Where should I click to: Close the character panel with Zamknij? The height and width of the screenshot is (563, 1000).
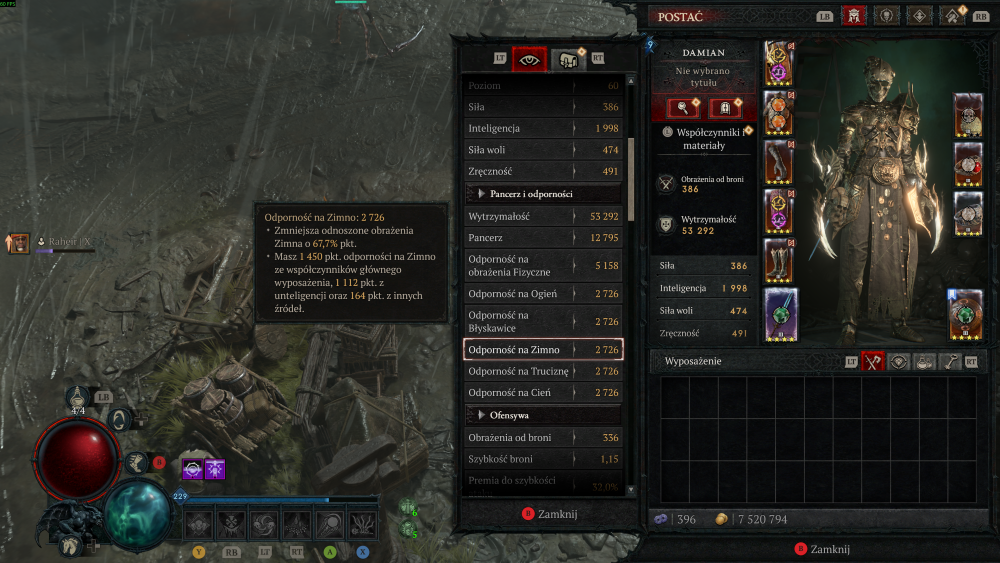(823, 549)
